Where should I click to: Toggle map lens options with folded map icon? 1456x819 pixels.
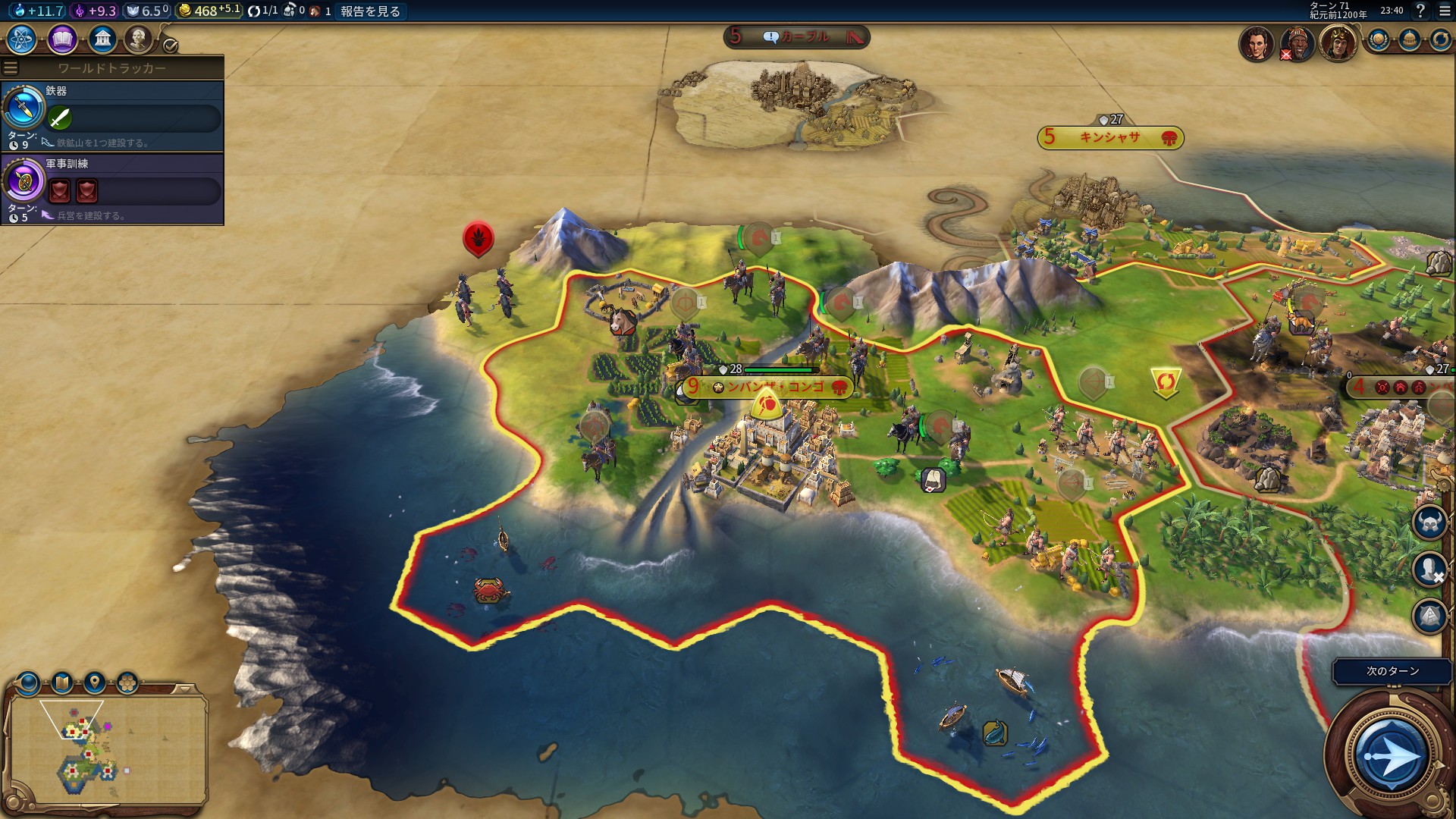(x=61, y=683)
